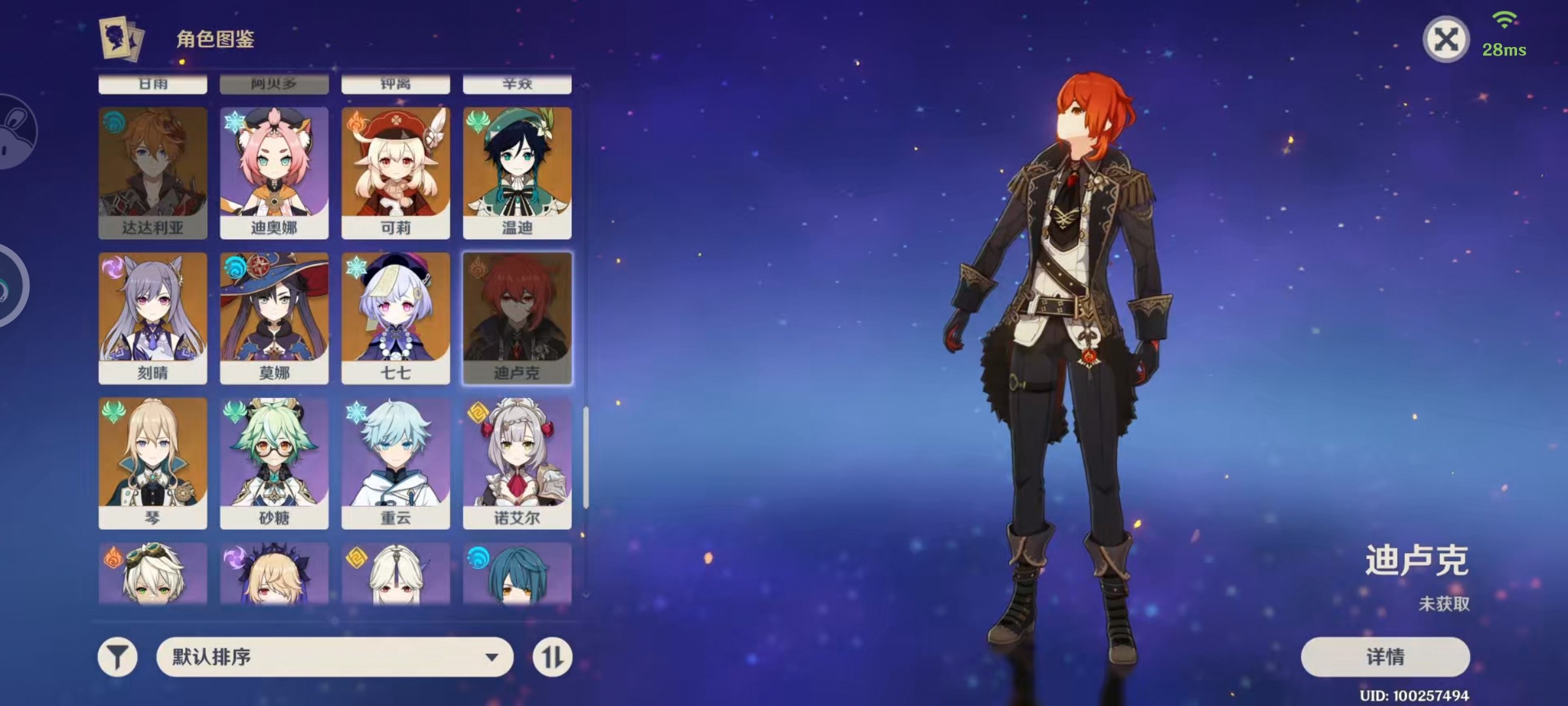Toggle the sort order arrows button

click(552, 657)
